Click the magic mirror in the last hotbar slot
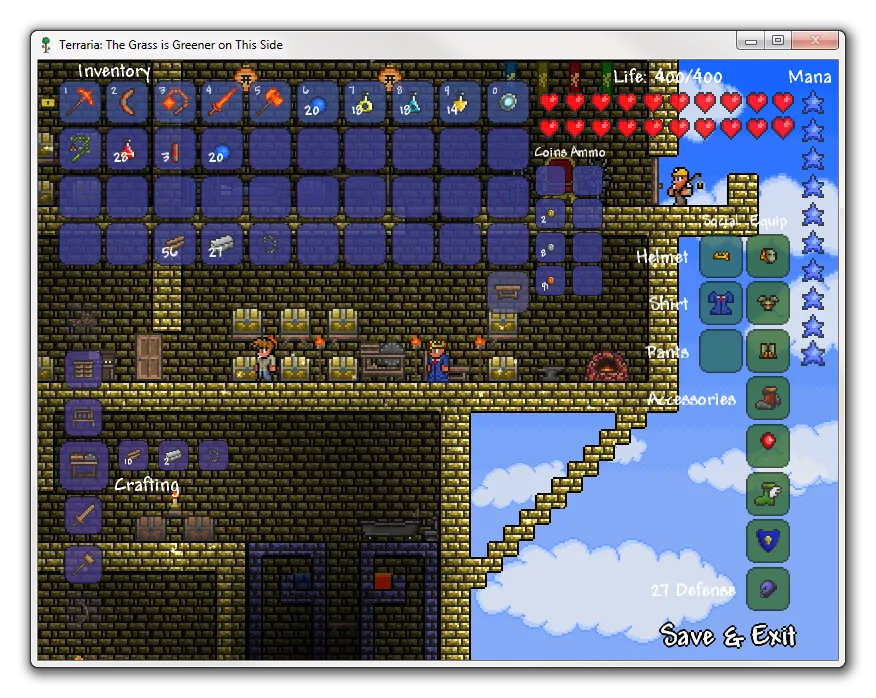876x698 pixels. coord(510,103)
